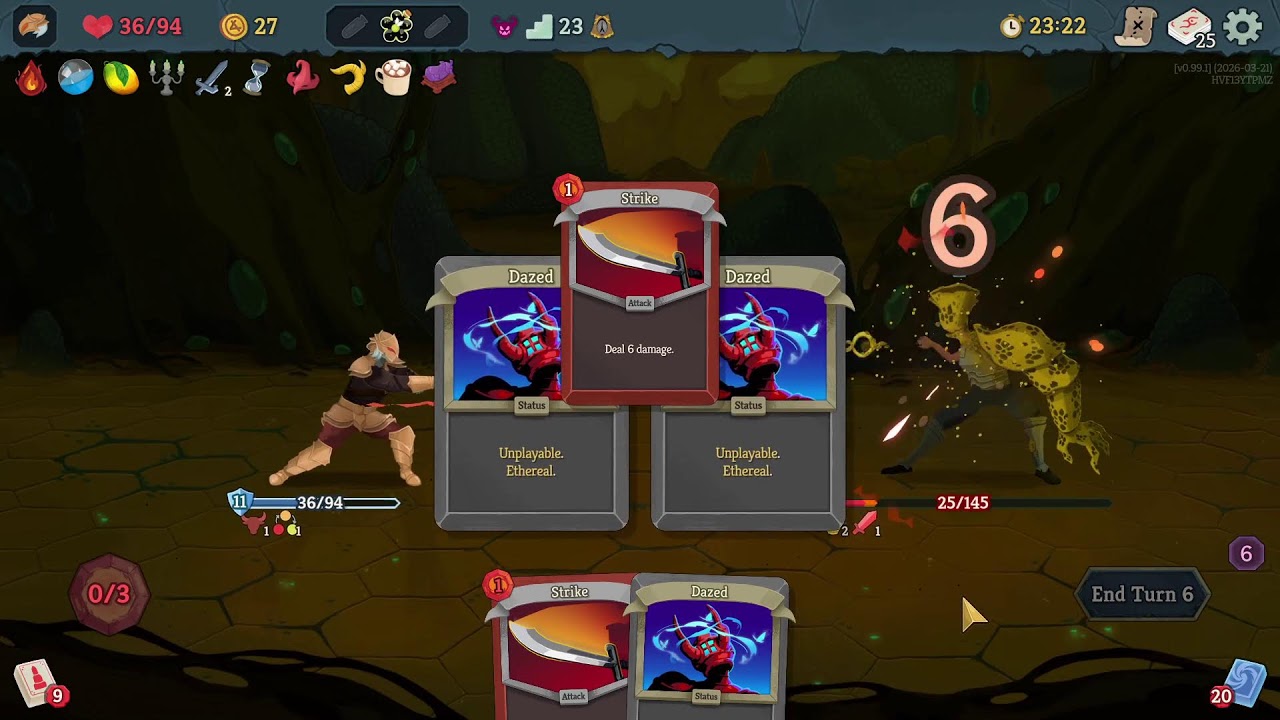This screenshot has height=720, width=1280.
Task: Examine the candelabra relic
Action: [x=166, y=78]
